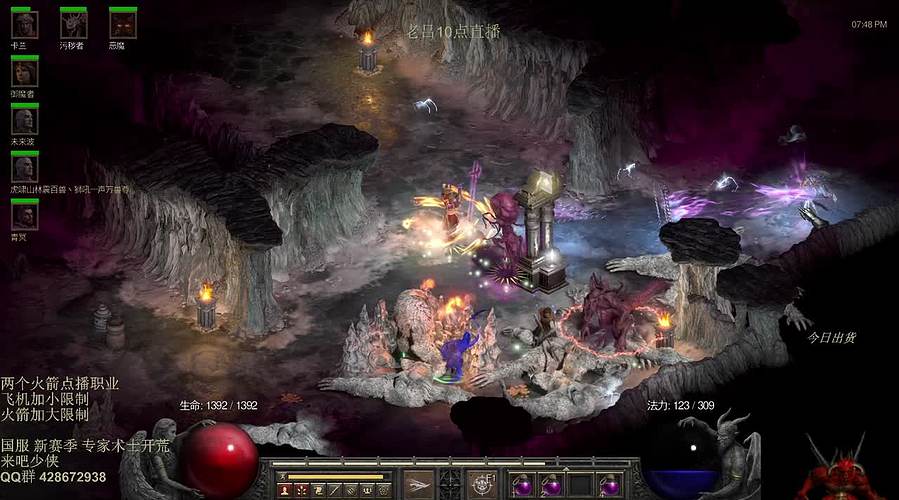The width and height of the screenshot is (899, 500).
Task: Click the 青冥 party member portrait
Action: click(x=25, y=216)
